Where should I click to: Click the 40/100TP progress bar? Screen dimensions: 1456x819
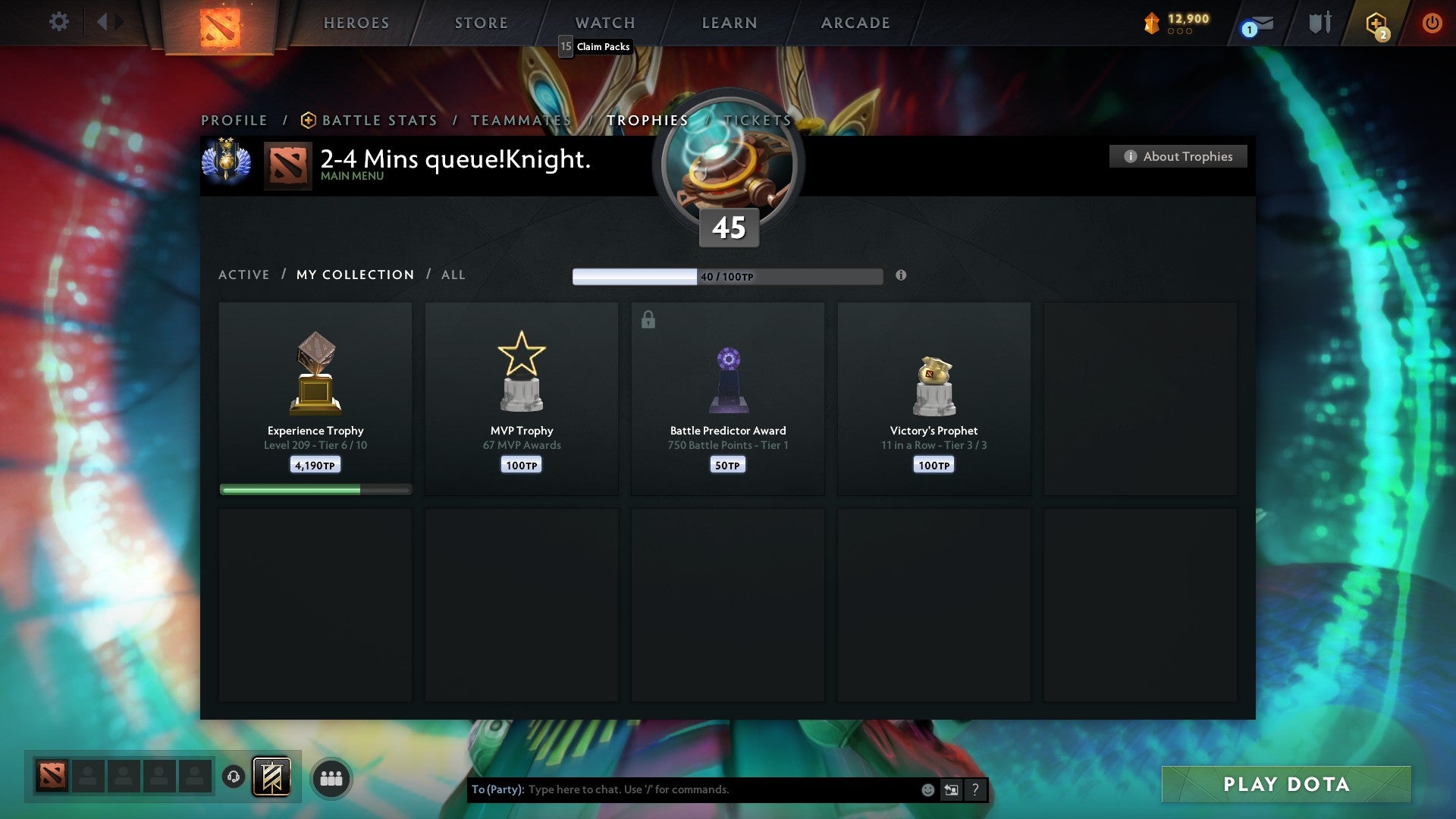coord(726,276)
